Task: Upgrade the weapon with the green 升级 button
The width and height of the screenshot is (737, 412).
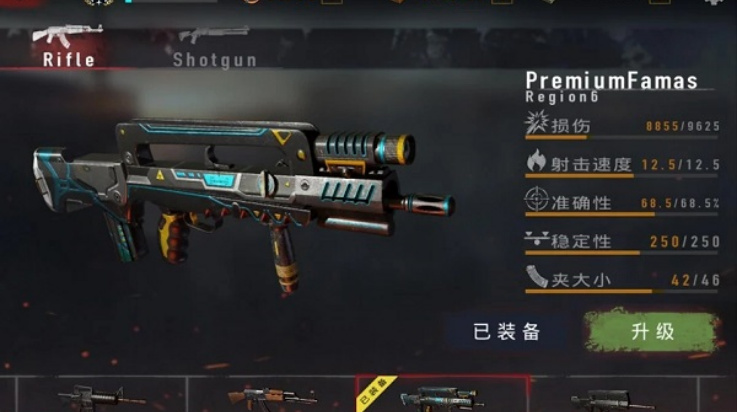Action: coord(651,332)
